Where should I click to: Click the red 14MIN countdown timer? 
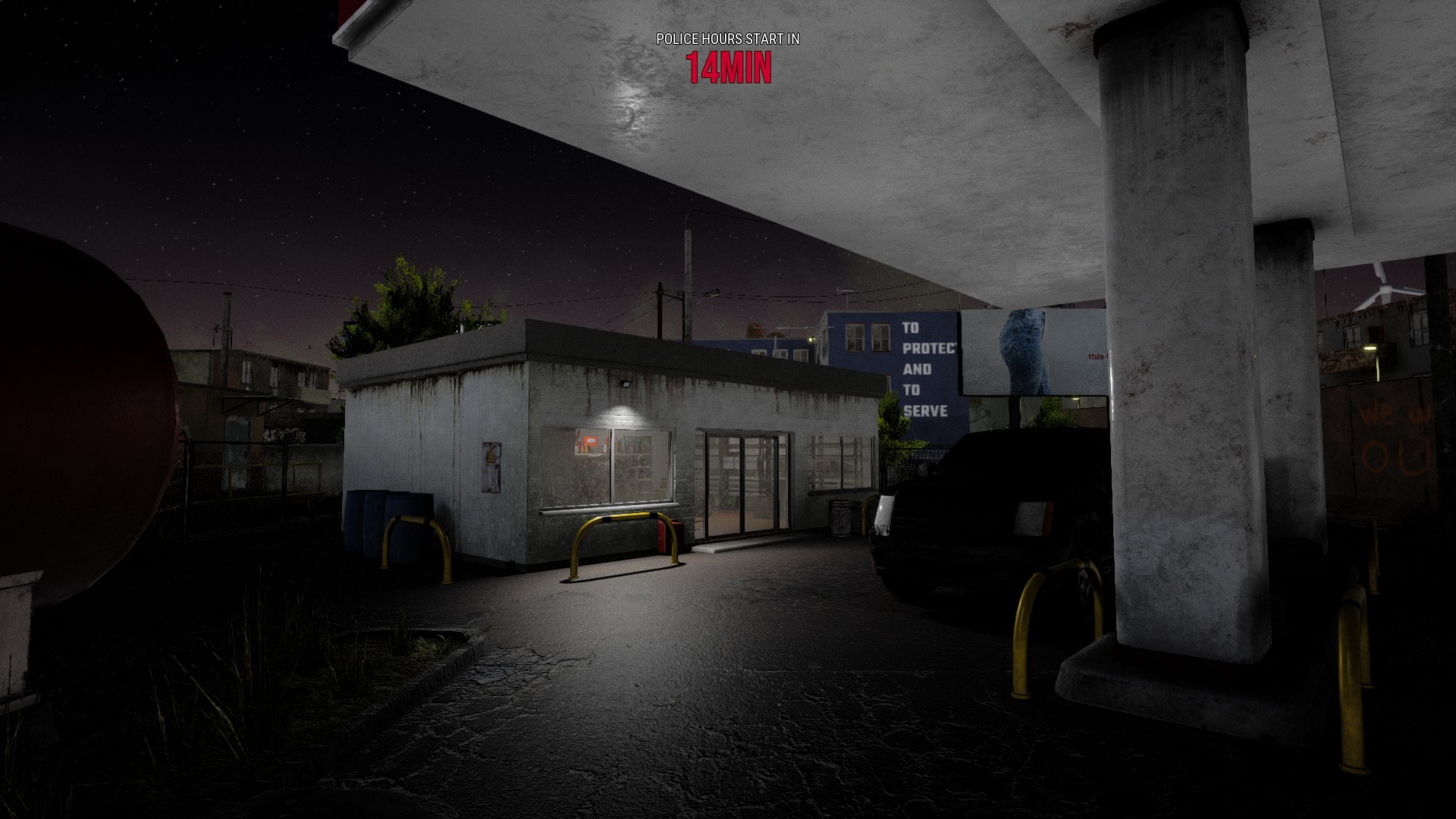click(730, 70)
